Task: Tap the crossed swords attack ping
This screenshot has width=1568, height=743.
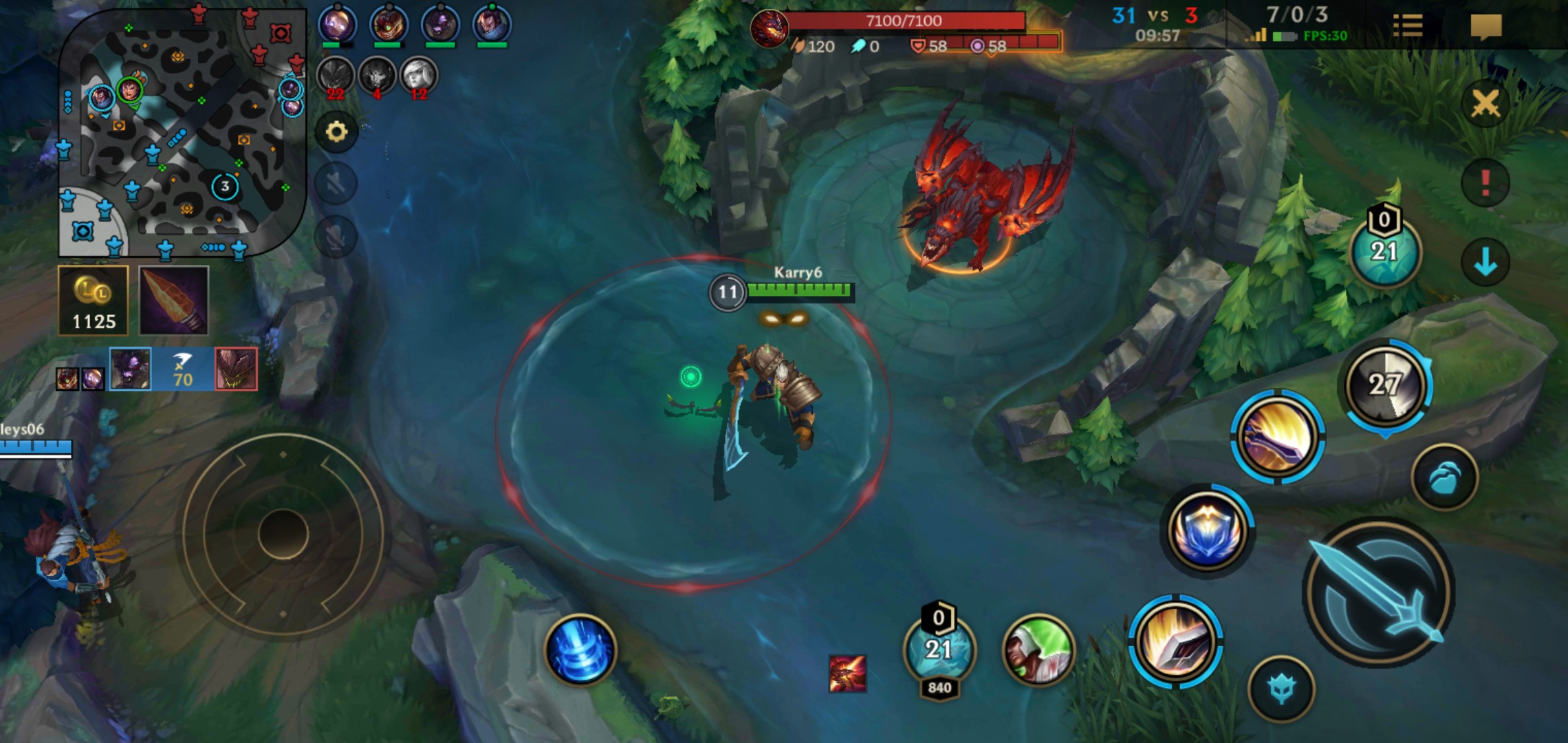Action: [x=1485, y=105]
